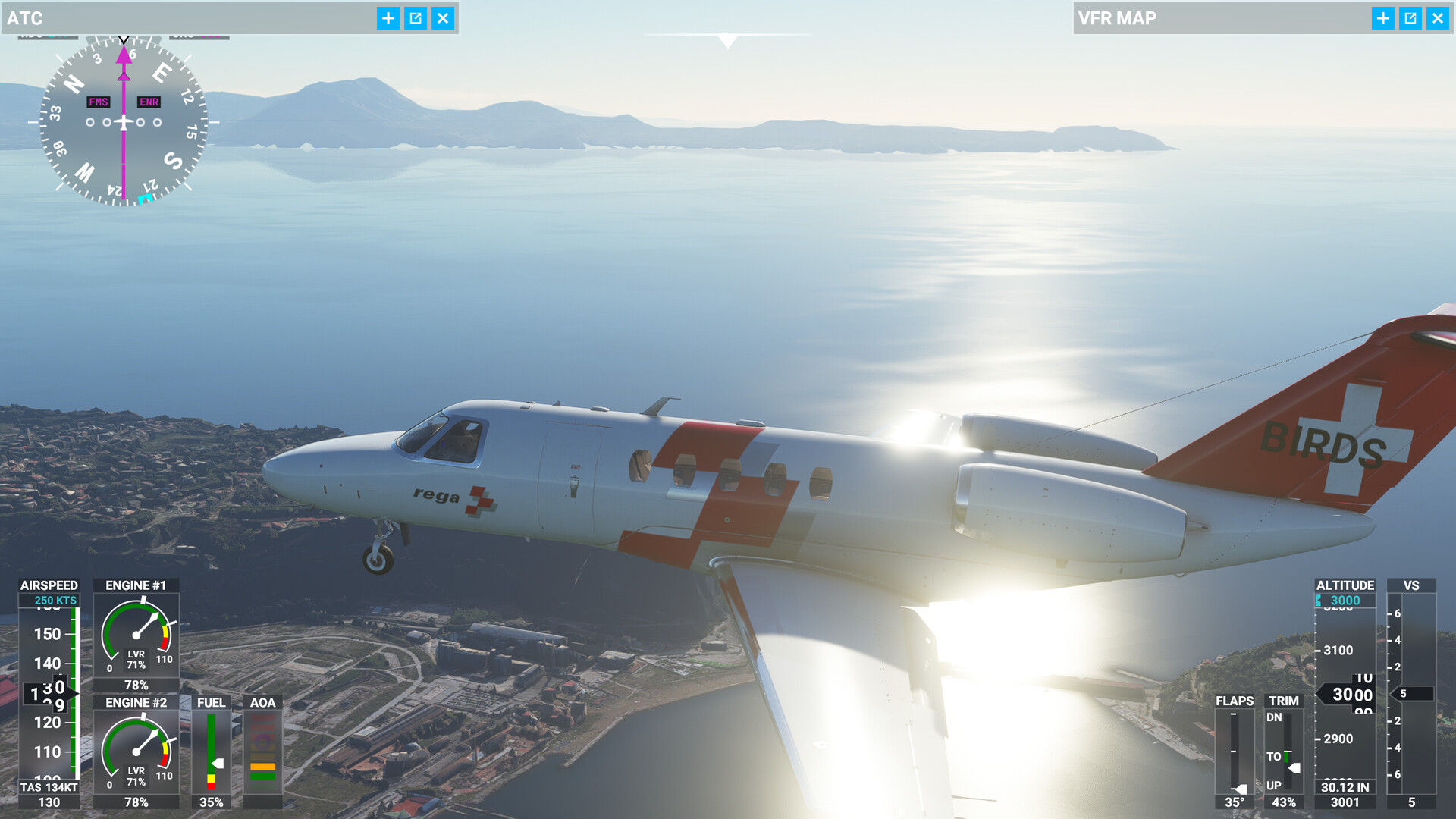The width and height of the screenshot is (1456, 819).
Task: Close the VFR MAP panel
Action: coord(1438,18)
